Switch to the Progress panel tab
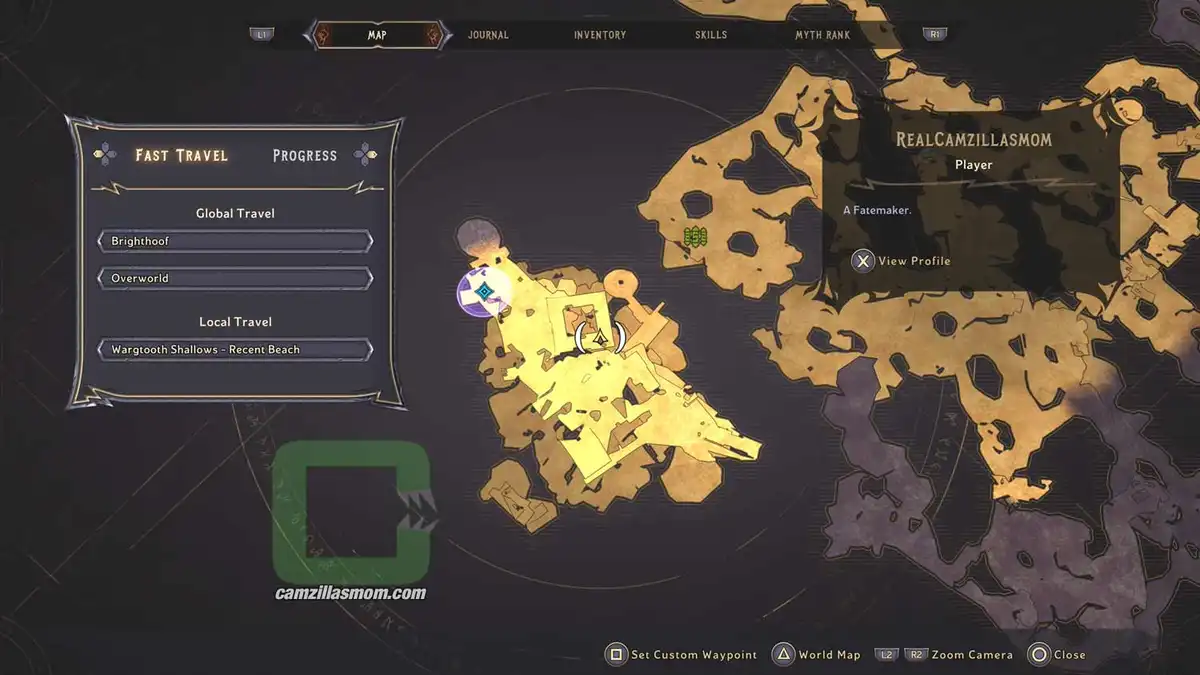The width and height of the screenshot is (1200, 675). pyautogui.click(x=304, y=155)
